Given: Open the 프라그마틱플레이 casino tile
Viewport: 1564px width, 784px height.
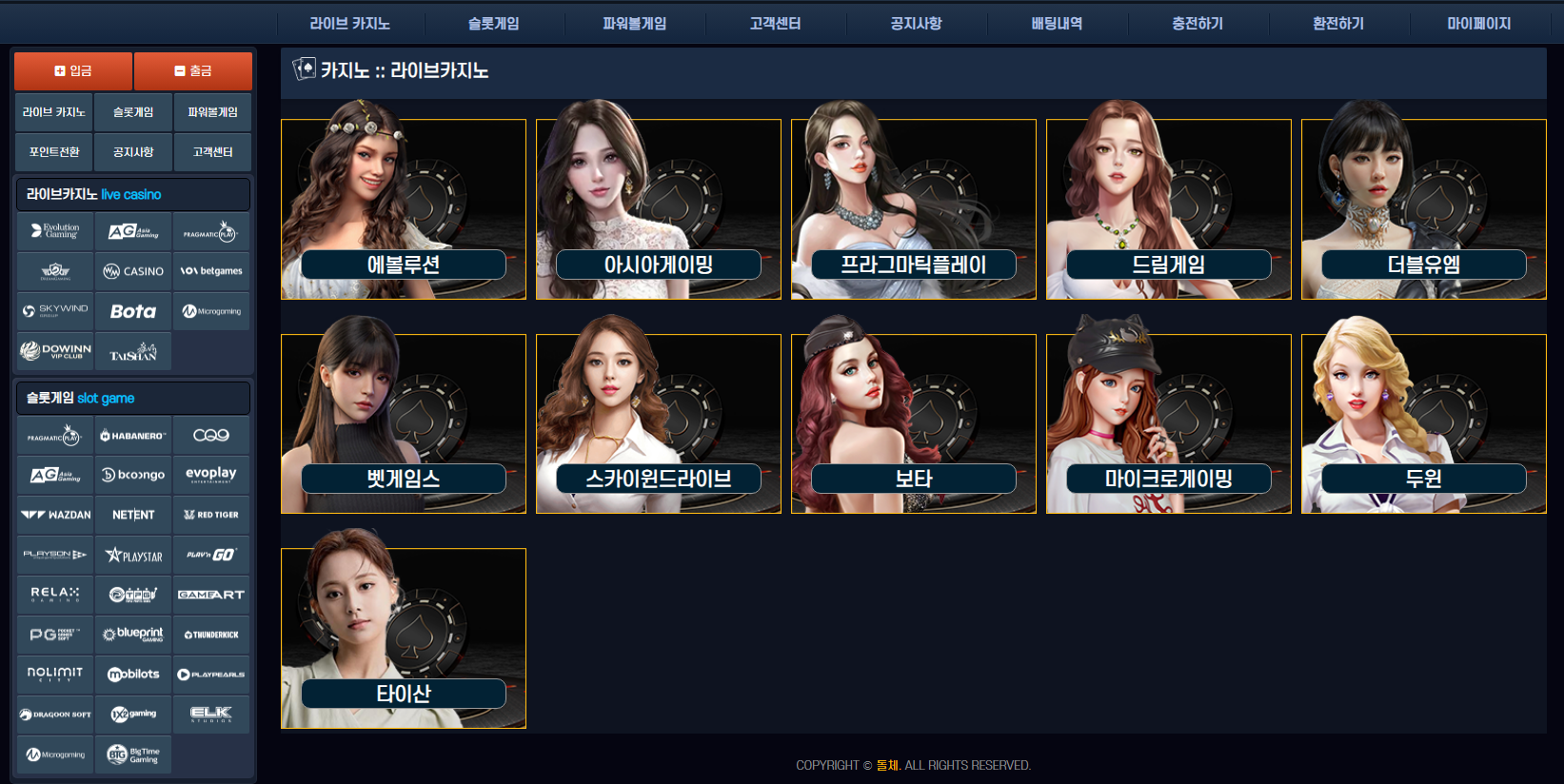Looking at the screenshot, I should click(914, 209).
